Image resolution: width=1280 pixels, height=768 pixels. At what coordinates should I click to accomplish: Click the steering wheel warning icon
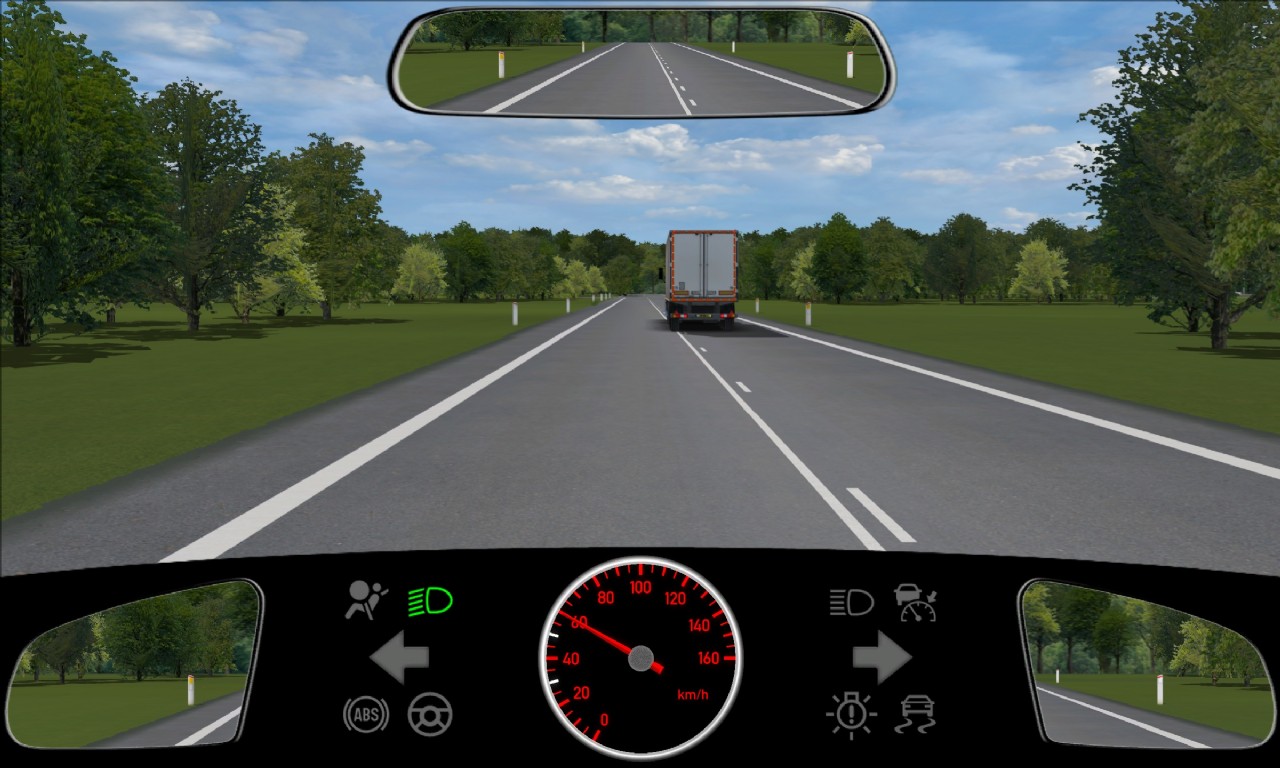(x=430, y=714)
